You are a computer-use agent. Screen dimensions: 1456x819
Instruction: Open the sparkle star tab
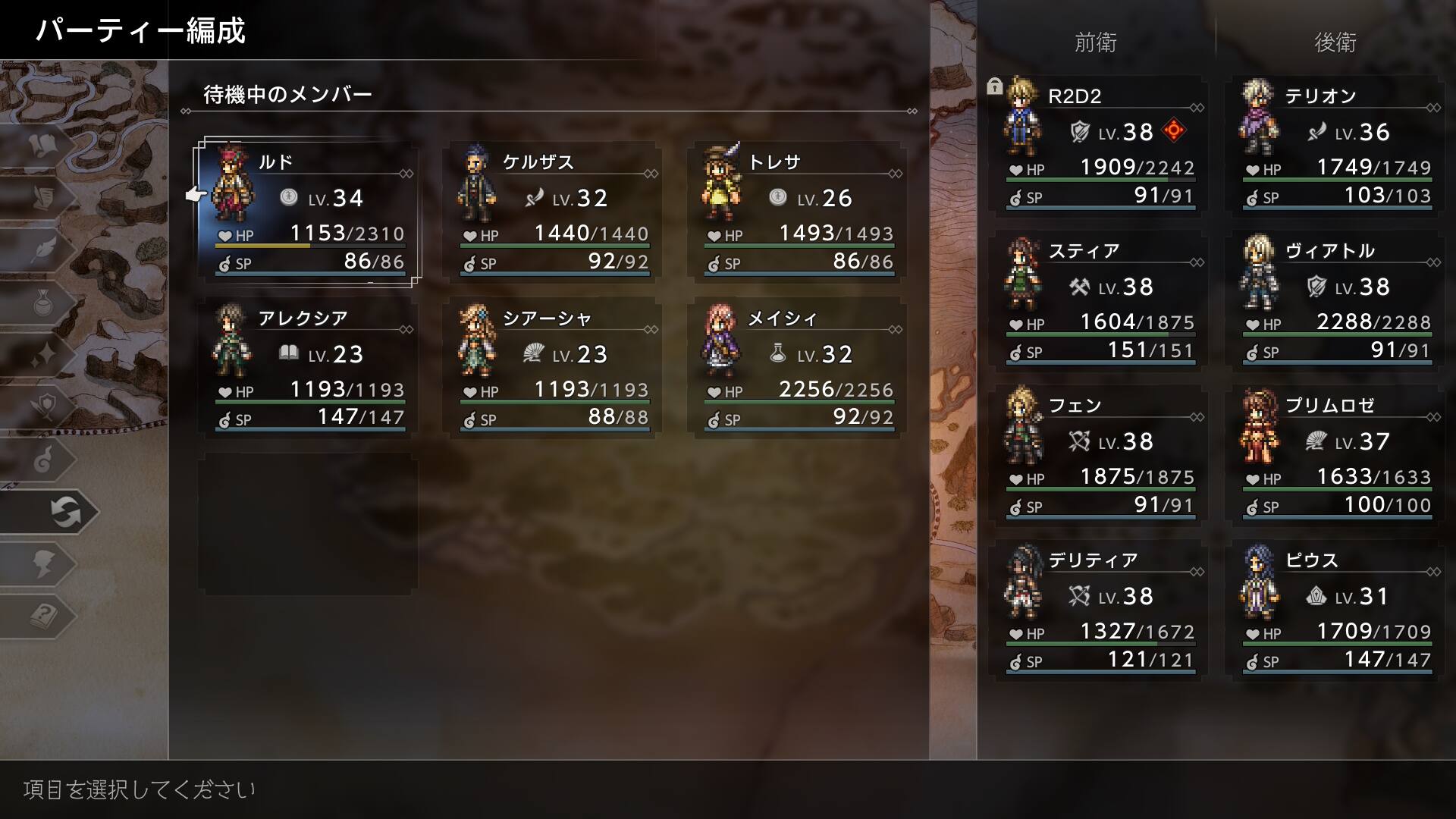44,355
